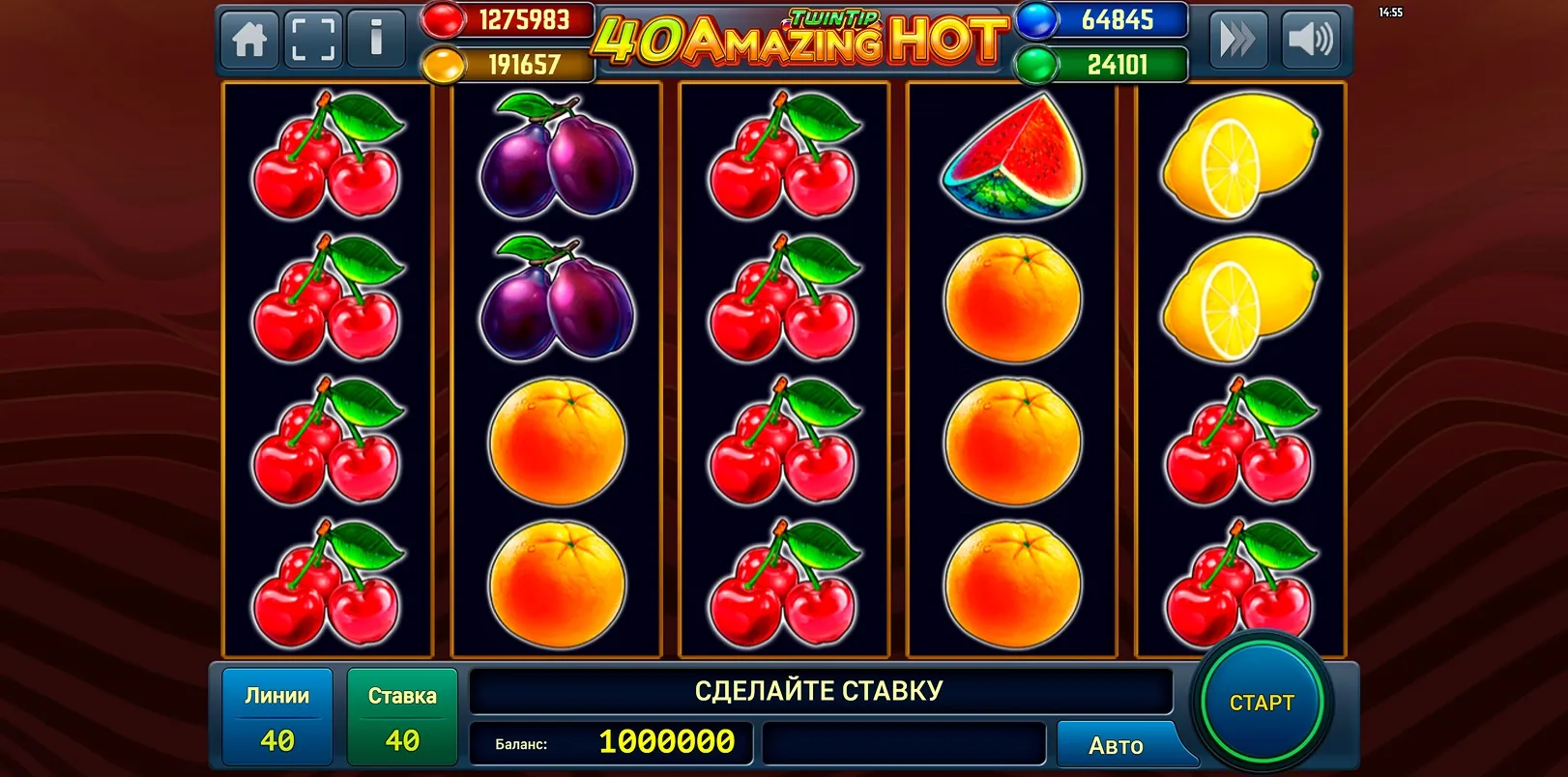Open the game info screen via the i icon
1568x777 pixels.
tap(377, 40)
